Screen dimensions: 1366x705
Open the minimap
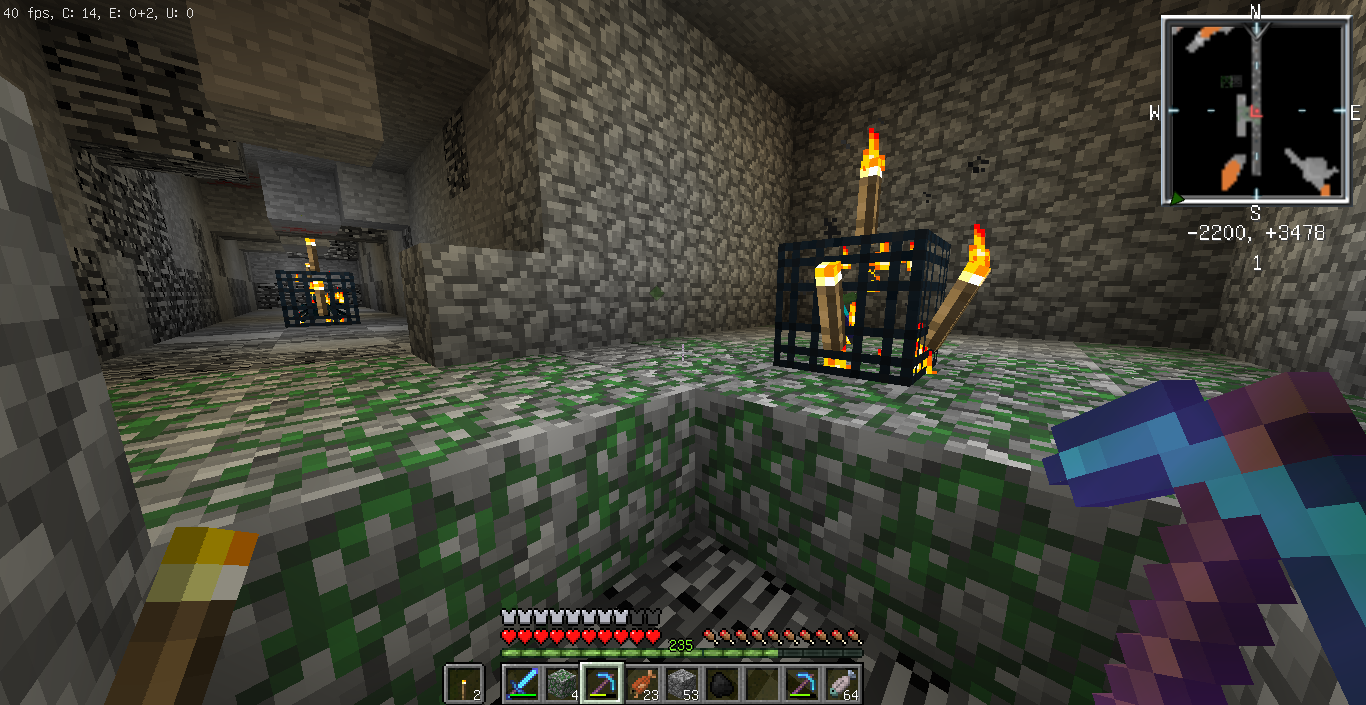tap(1255, 111)
